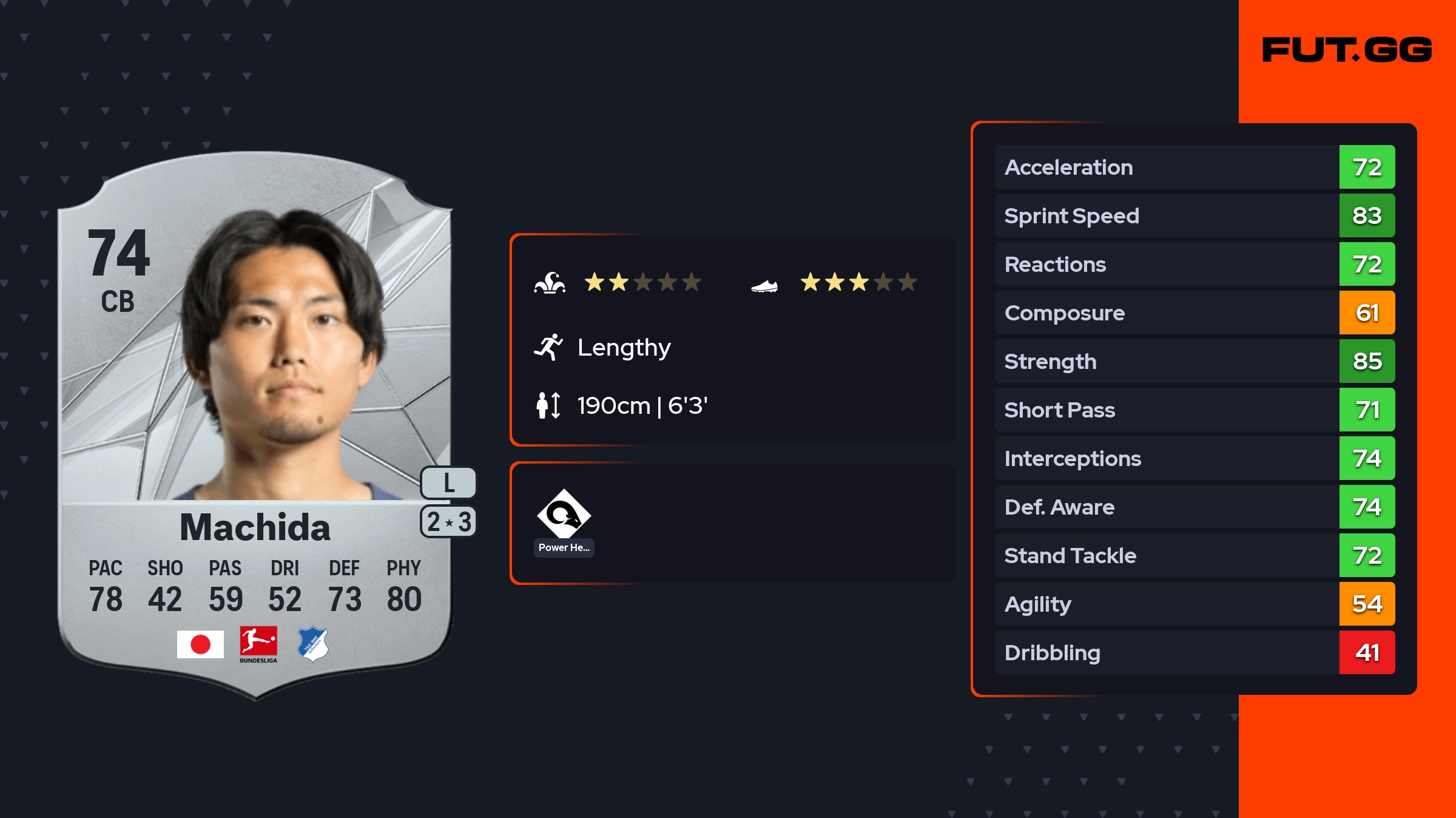Click the Japan flag on the card
Viewport: 1456px width, 818px height.
[x=200, y=644]
